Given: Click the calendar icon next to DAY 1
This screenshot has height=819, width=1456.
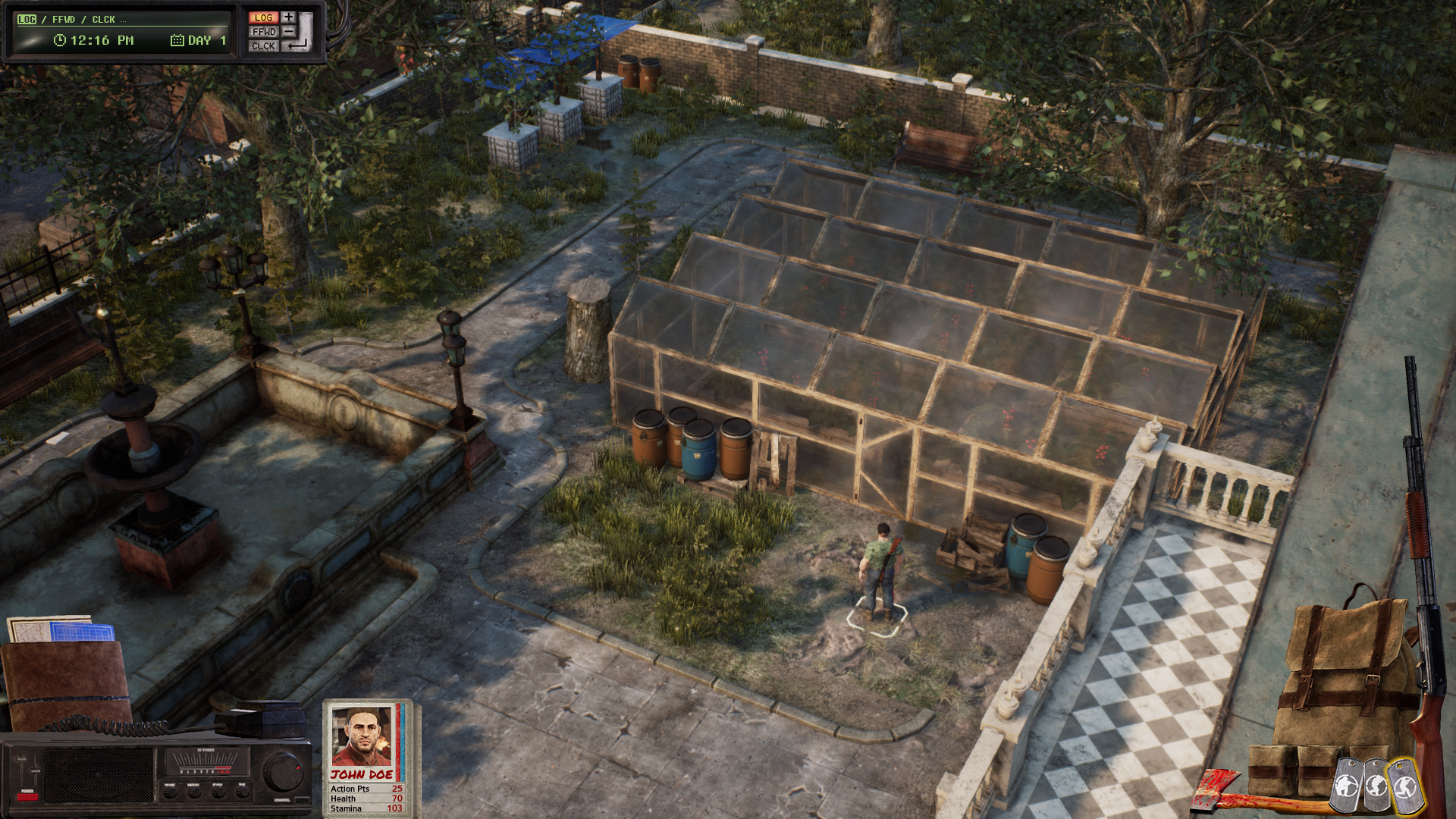Looking at the screenshot, I should pos(176,39).
